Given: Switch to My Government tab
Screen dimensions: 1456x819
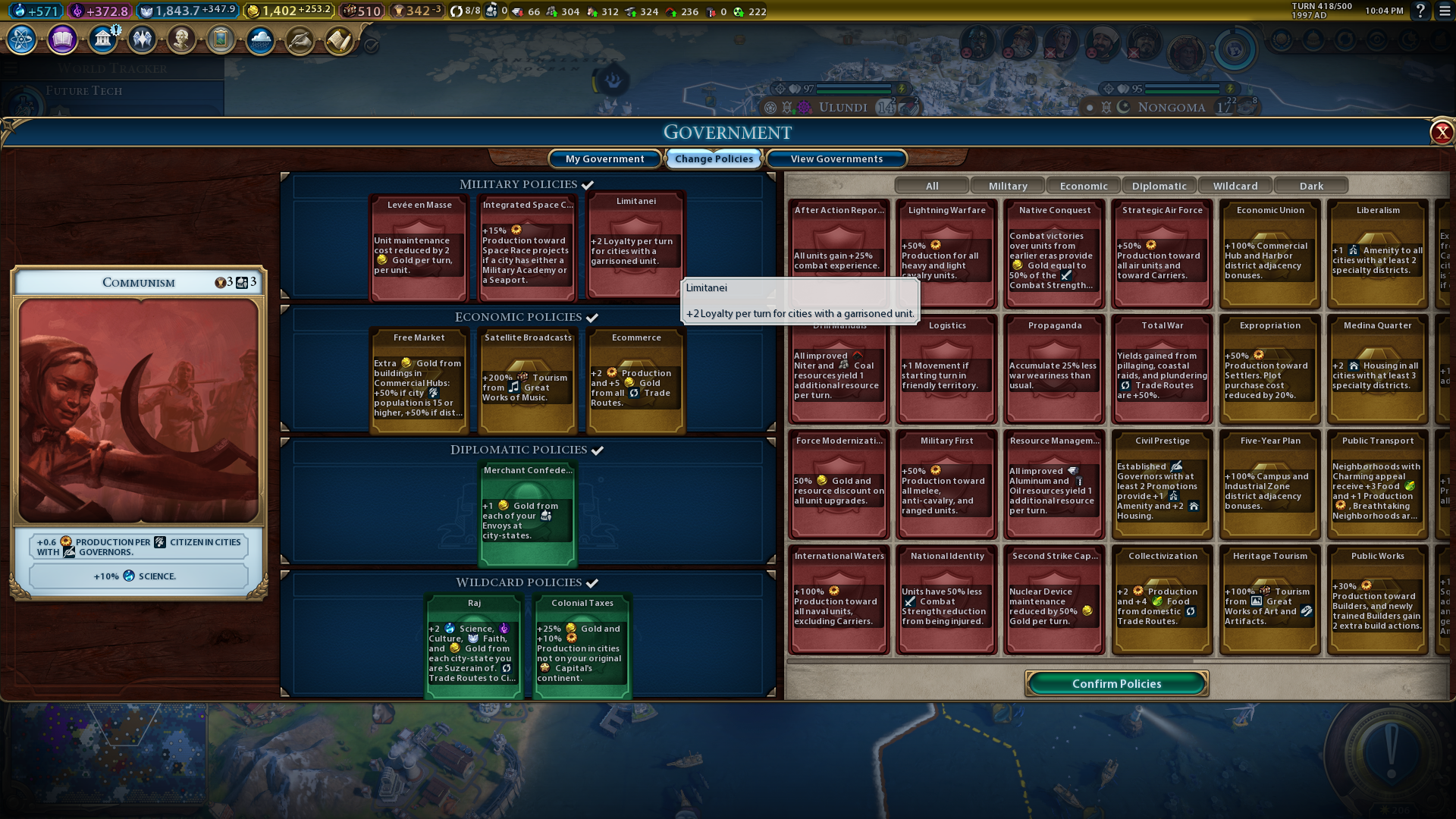Looking at the screenshot, I should point(604,158).
